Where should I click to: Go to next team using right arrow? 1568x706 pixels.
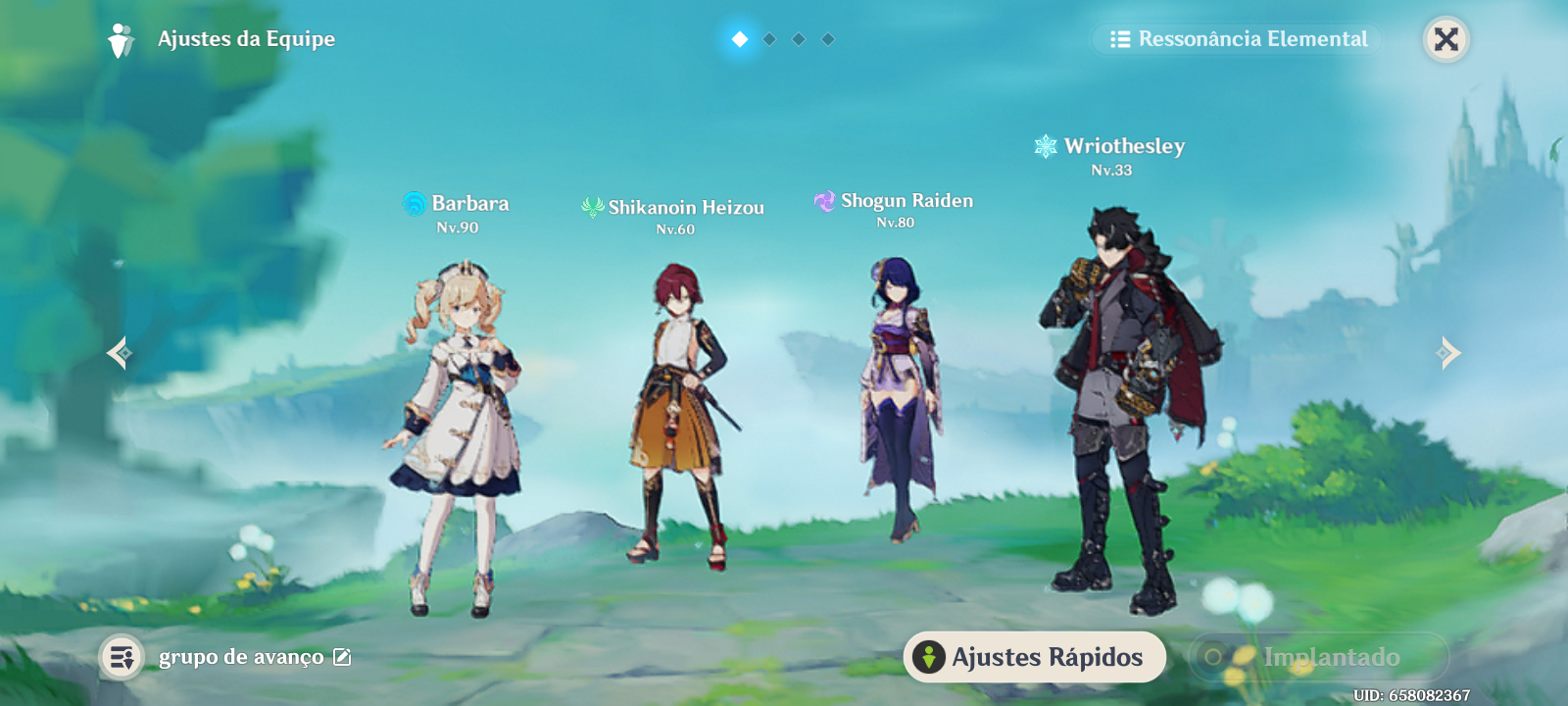coord(1447,353)
